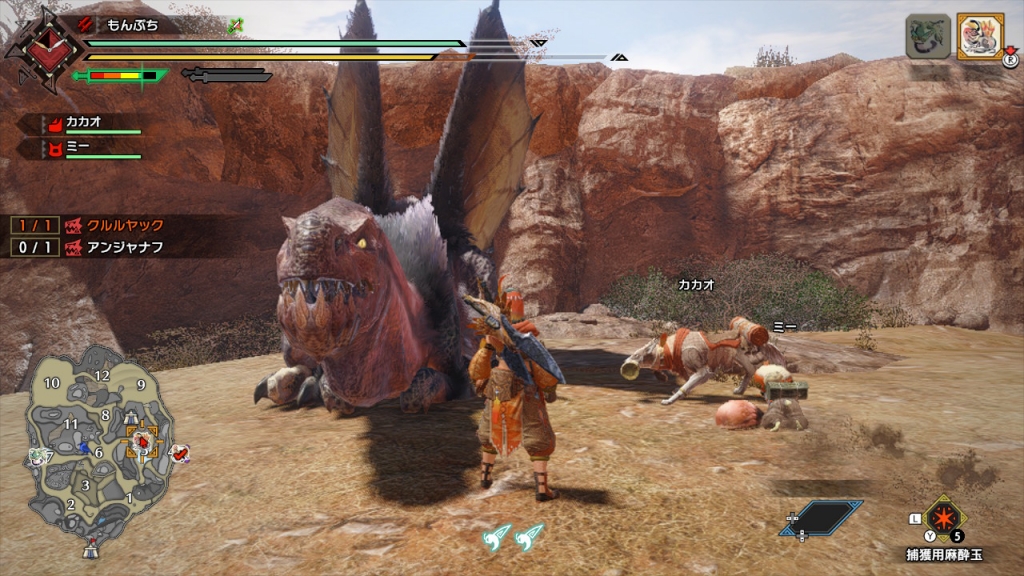The height and width of the screenshot is (576, 1024).
Task: Select the アンジャナフ quest objective
Action: (125, 246)
